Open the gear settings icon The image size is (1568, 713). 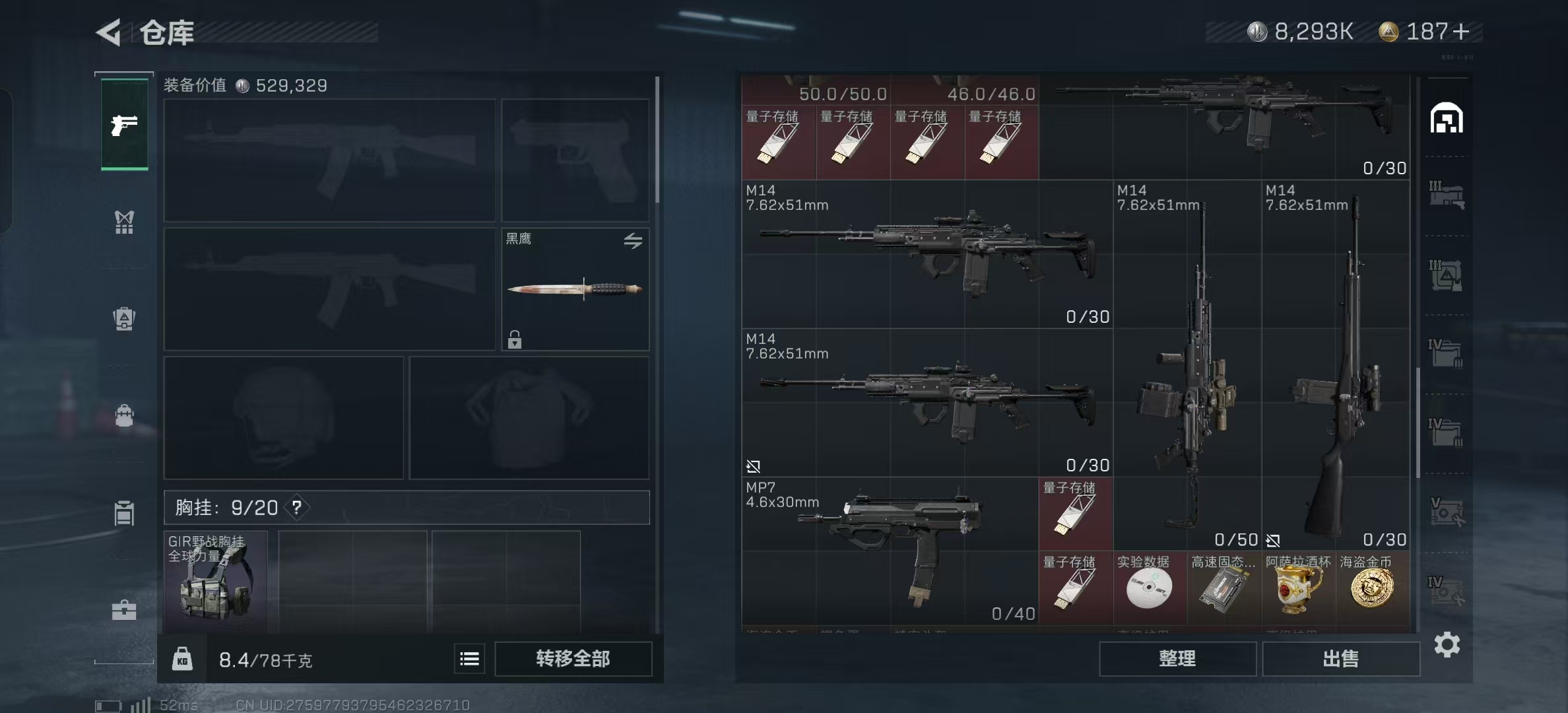point(1447,644)
